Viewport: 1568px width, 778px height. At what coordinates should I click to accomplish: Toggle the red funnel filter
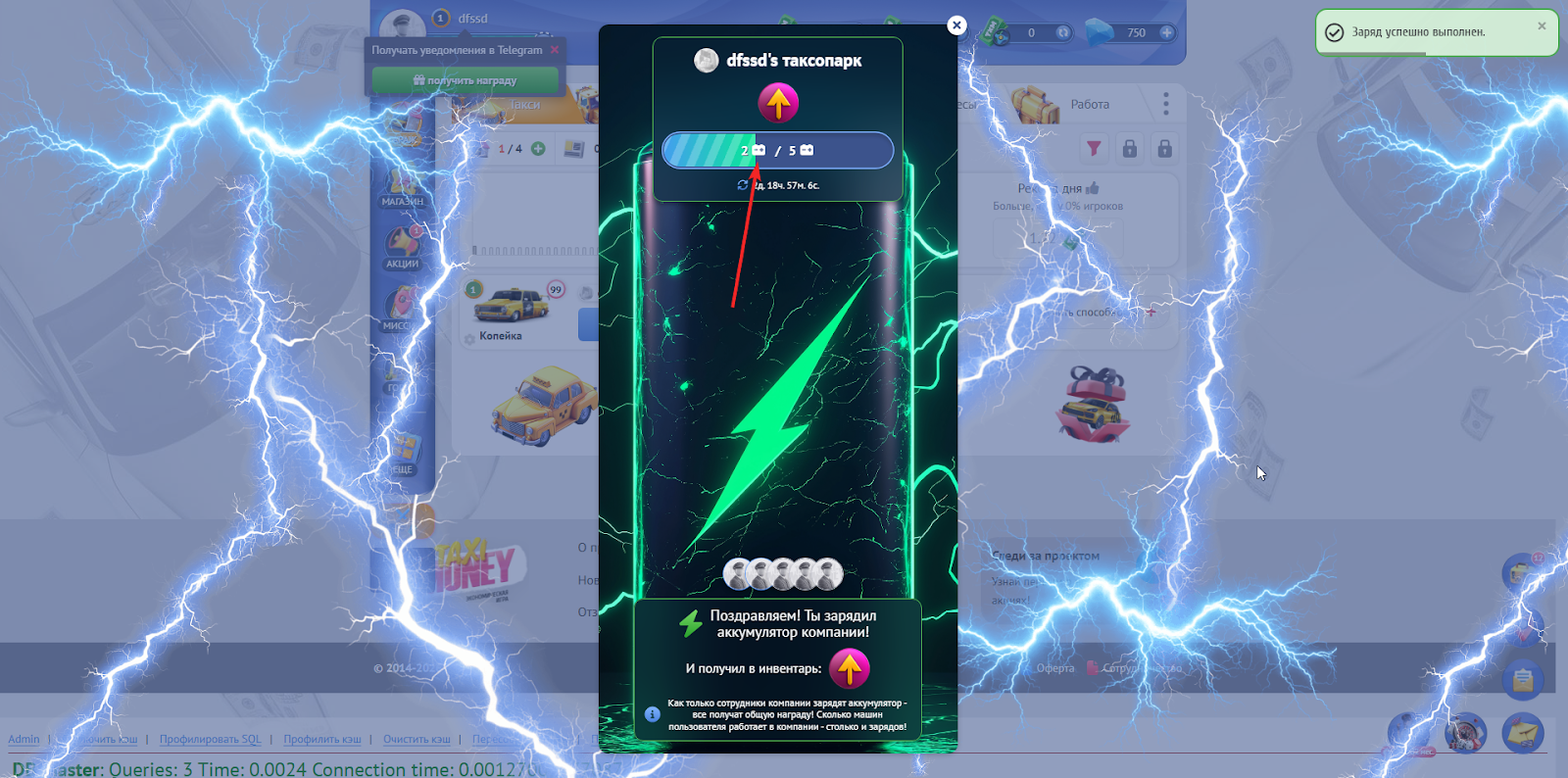[x=1094, y=148]
